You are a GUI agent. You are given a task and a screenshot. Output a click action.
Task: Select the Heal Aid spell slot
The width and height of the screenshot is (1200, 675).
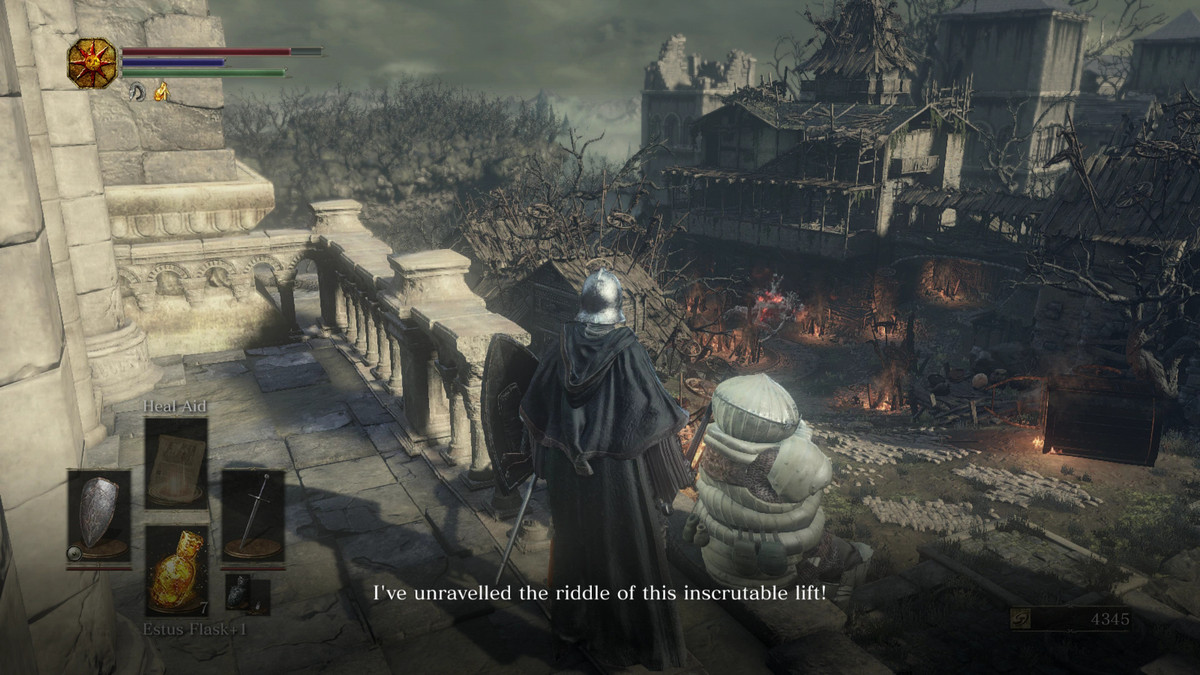[x=176, y=463]
